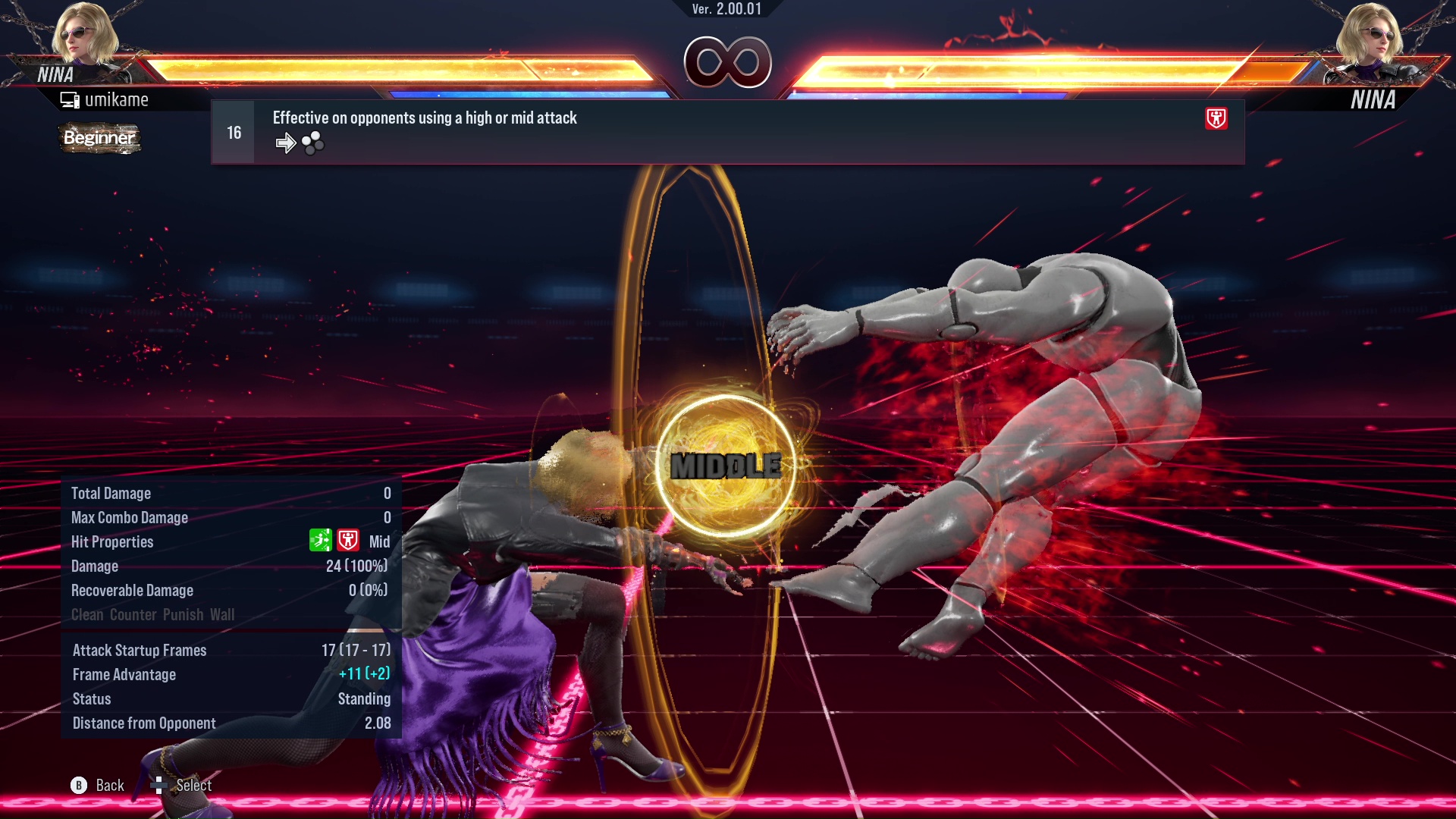The width and height of the screenshot is (1456, 819).
Task: Click the PC platform icon beside umikame
Action: 70,99
